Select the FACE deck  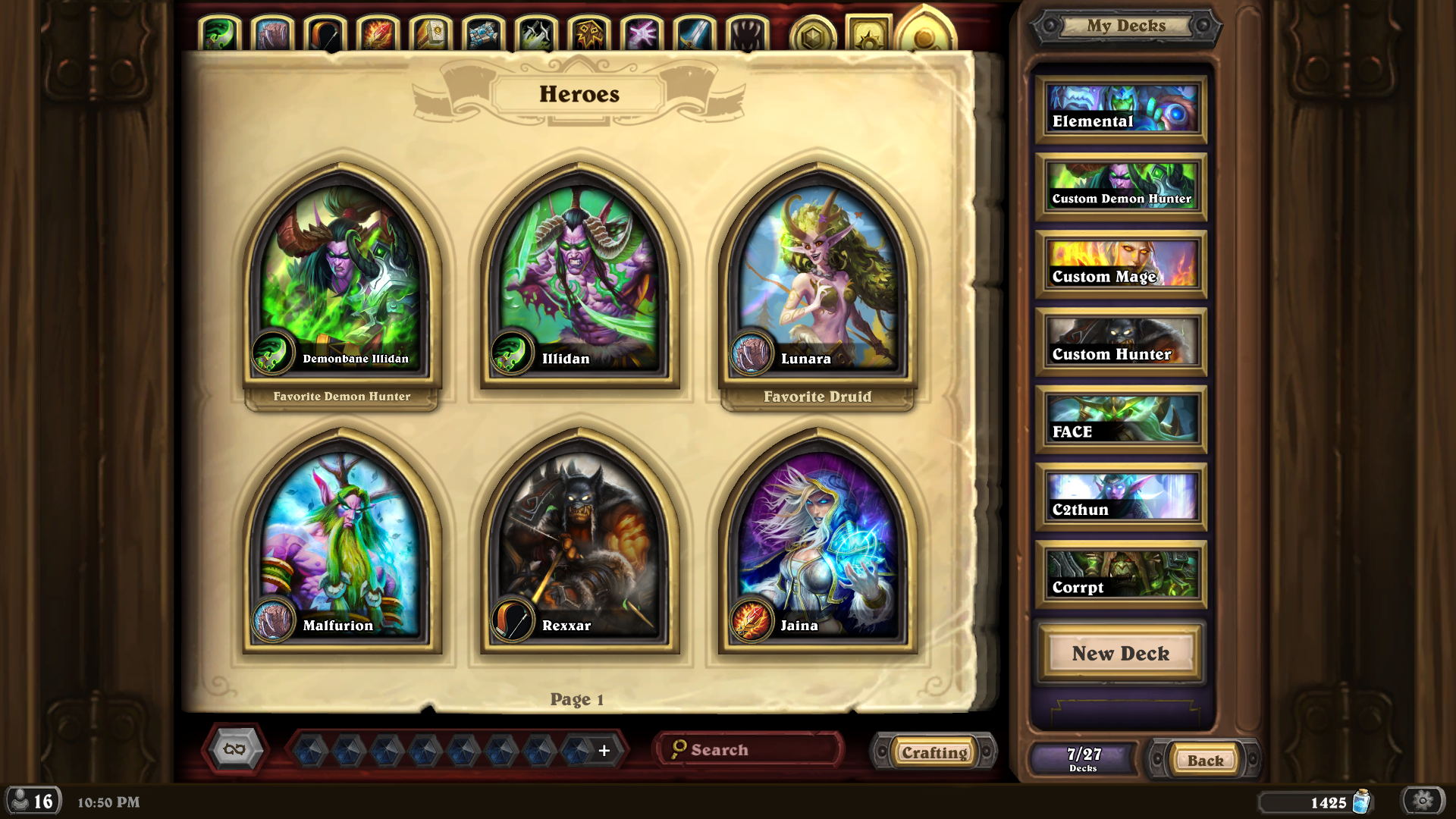1121,420
